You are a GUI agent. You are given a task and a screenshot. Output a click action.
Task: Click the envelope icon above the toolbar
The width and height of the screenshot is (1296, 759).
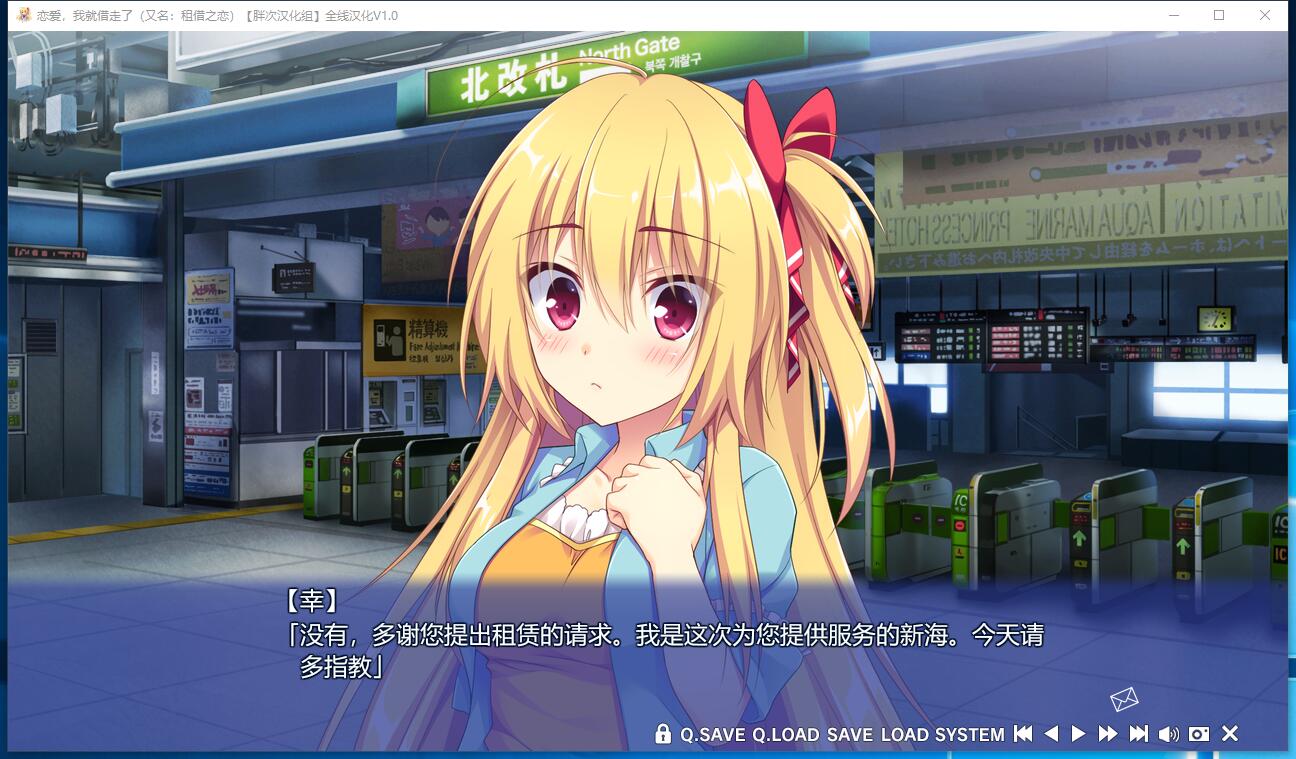[x=1124, y=699]
